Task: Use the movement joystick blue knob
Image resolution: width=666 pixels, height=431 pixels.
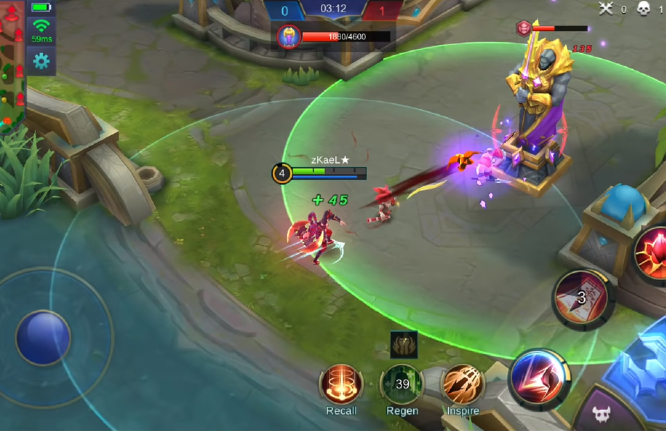Action: [x=43, y=336]
